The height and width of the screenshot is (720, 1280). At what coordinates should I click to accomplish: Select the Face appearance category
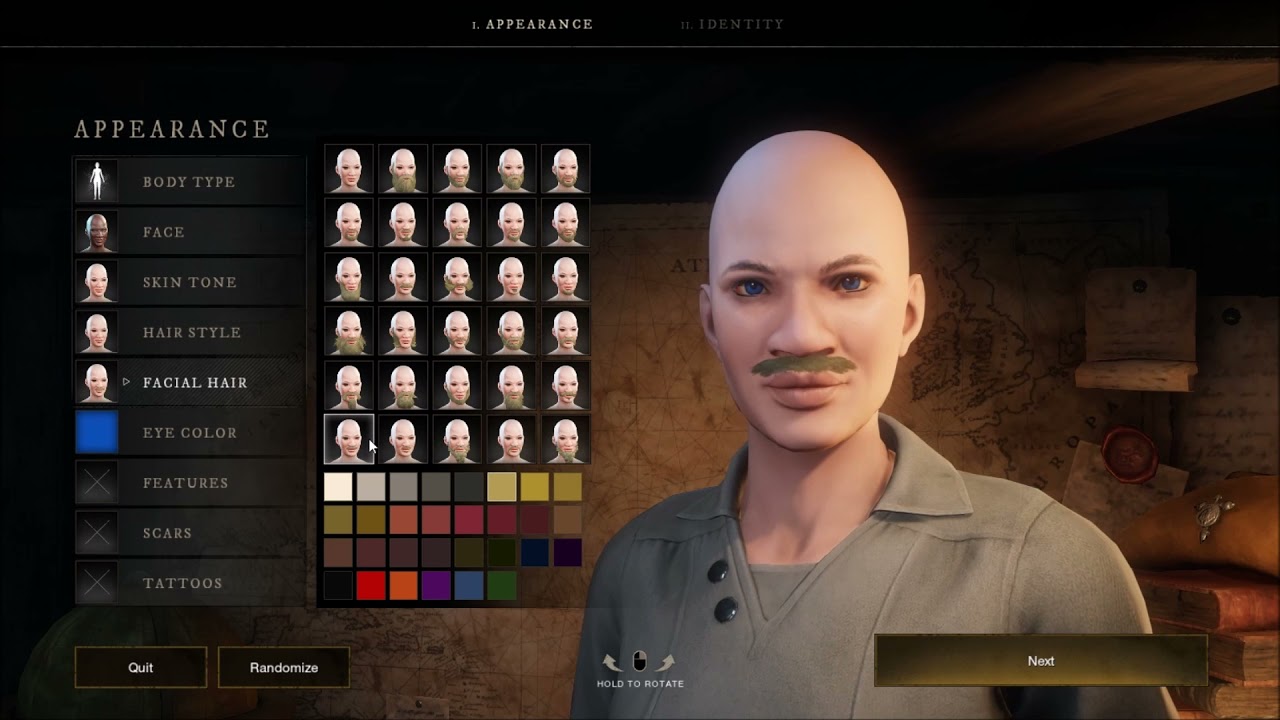(164, 232)
